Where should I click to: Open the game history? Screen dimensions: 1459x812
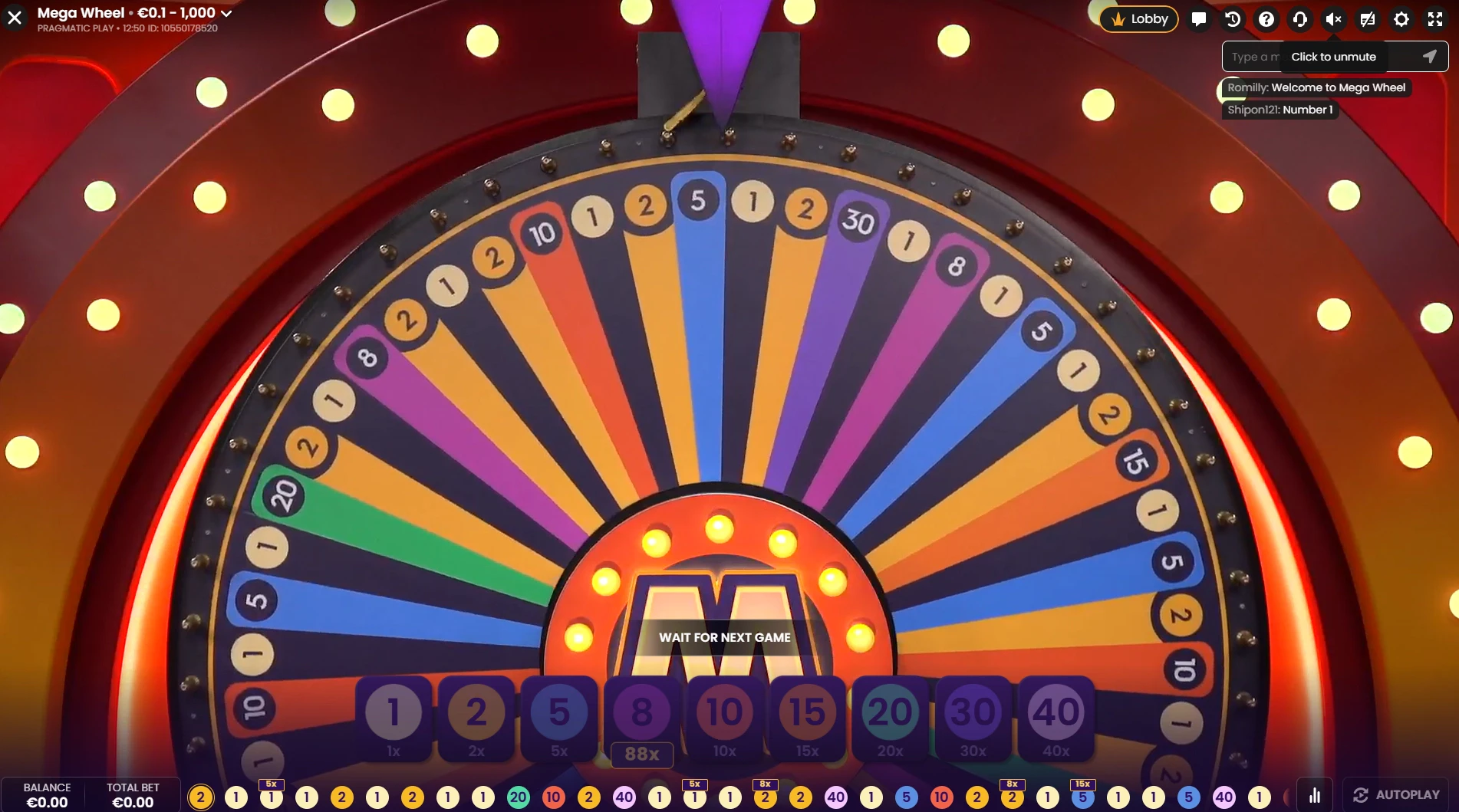(1233, 19)
